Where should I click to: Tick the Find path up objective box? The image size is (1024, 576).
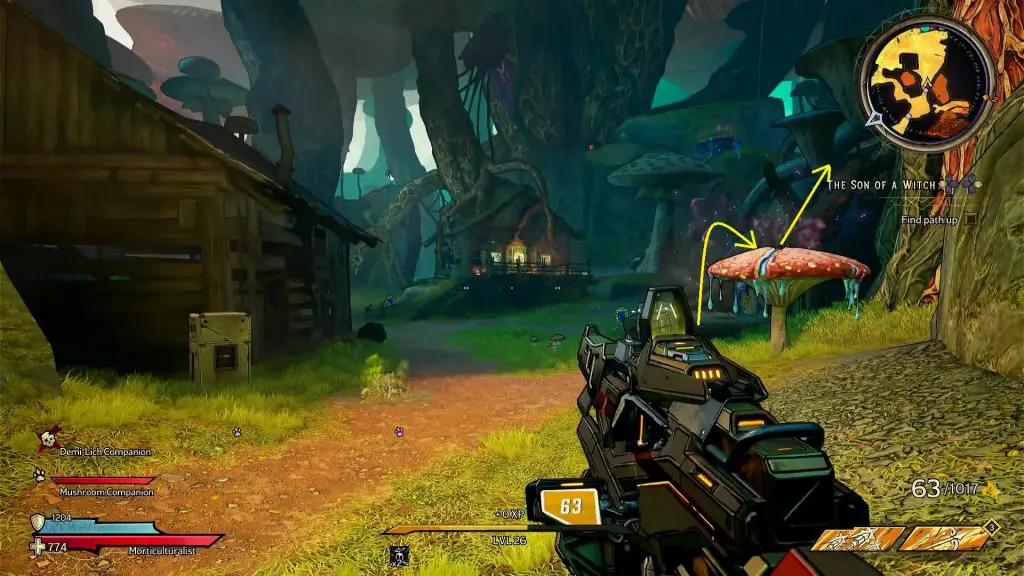tap(969, 219)
